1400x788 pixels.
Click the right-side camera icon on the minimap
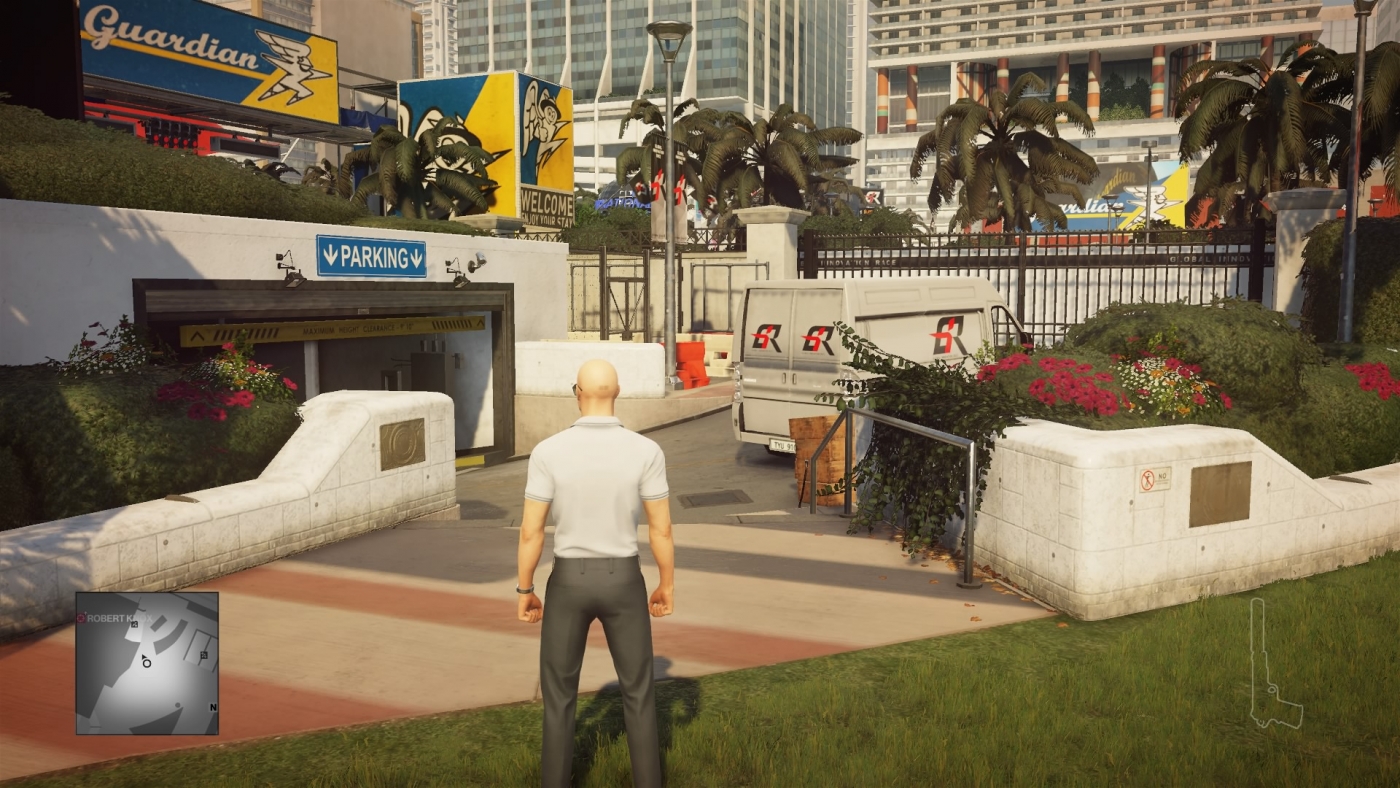[203, 655]
